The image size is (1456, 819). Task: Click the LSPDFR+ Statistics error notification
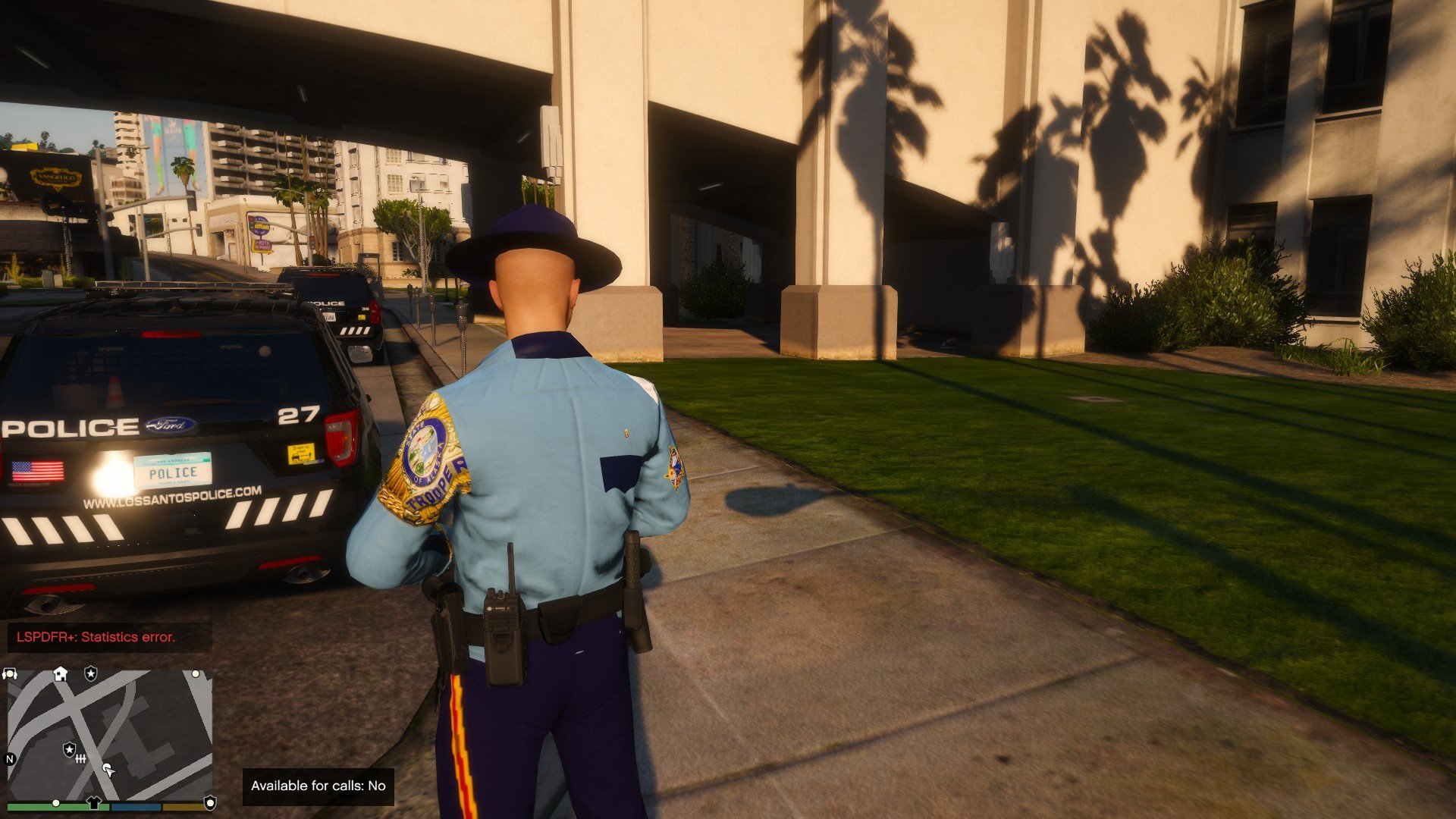(x=96, y=637)
